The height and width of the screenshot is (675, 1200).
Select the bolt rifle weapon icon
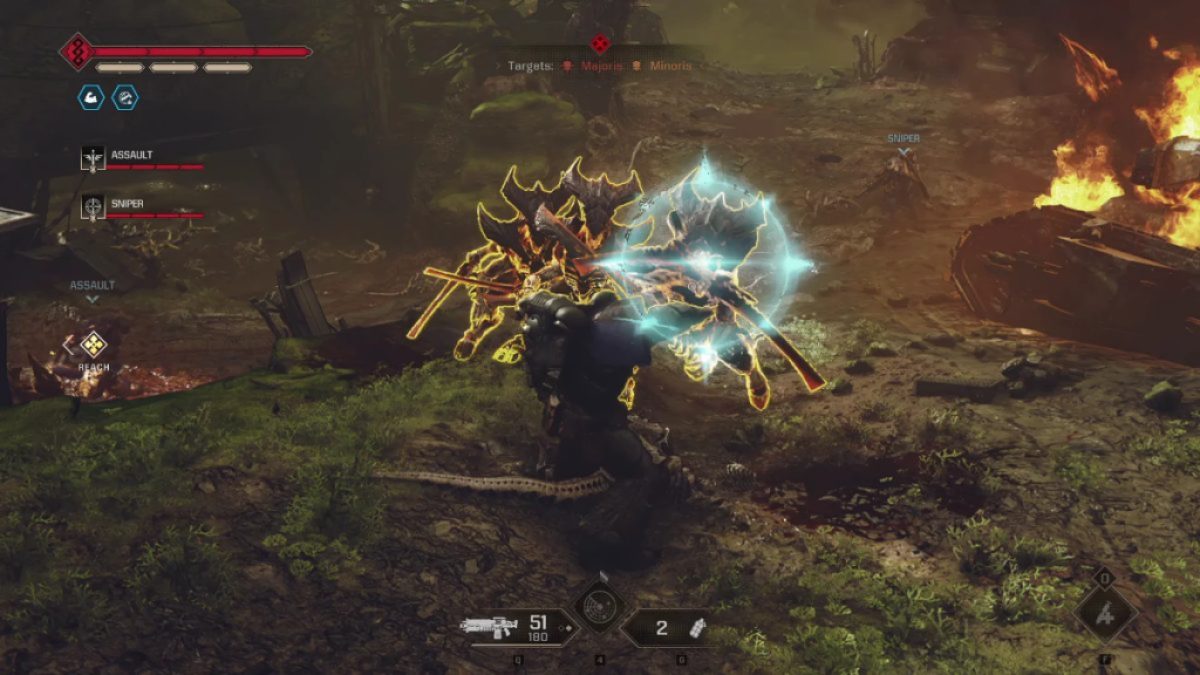pyautogui.click(x=489, y=627)
